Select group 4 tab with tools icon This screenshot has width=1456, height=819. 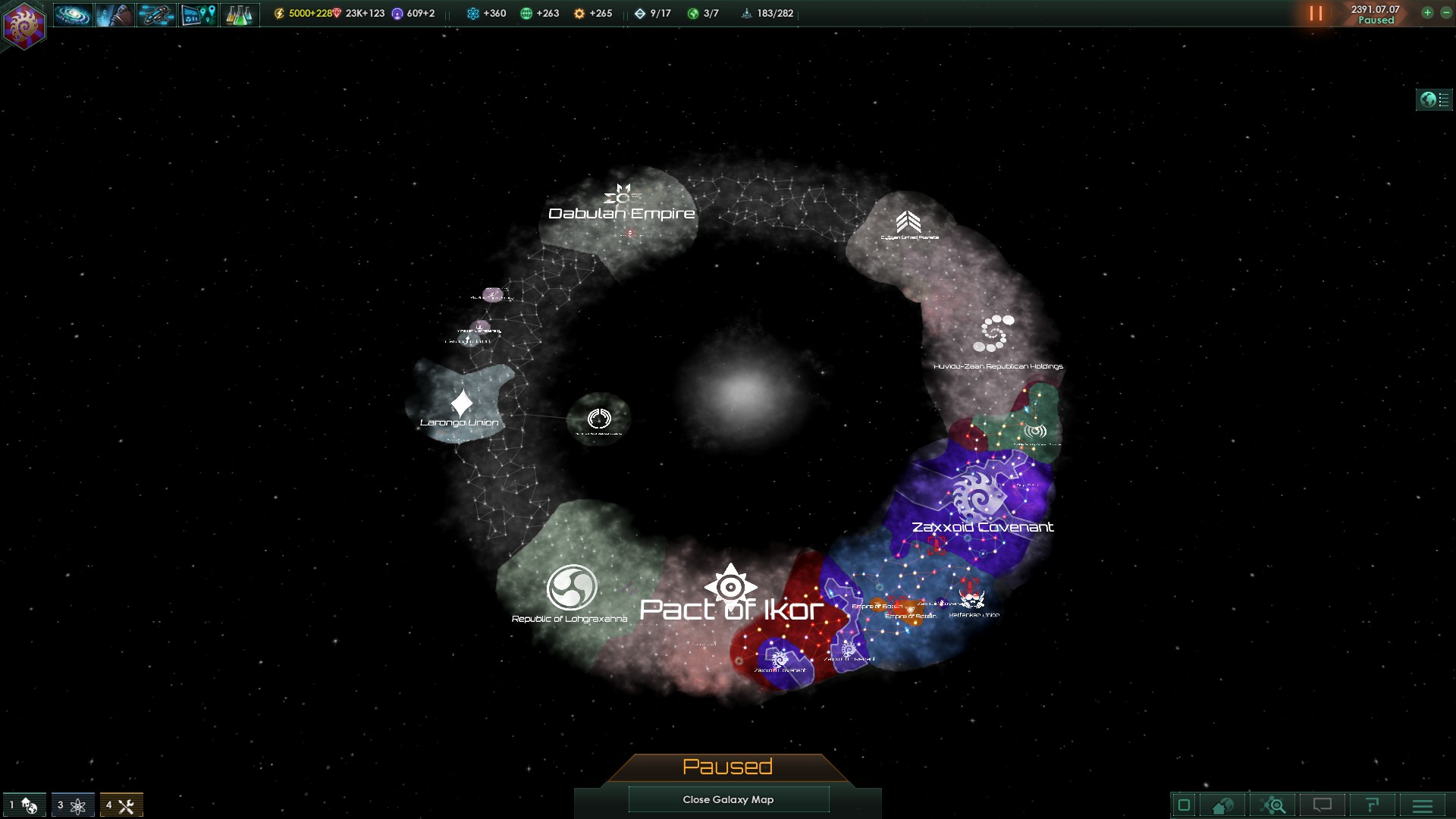coord(121,805)
